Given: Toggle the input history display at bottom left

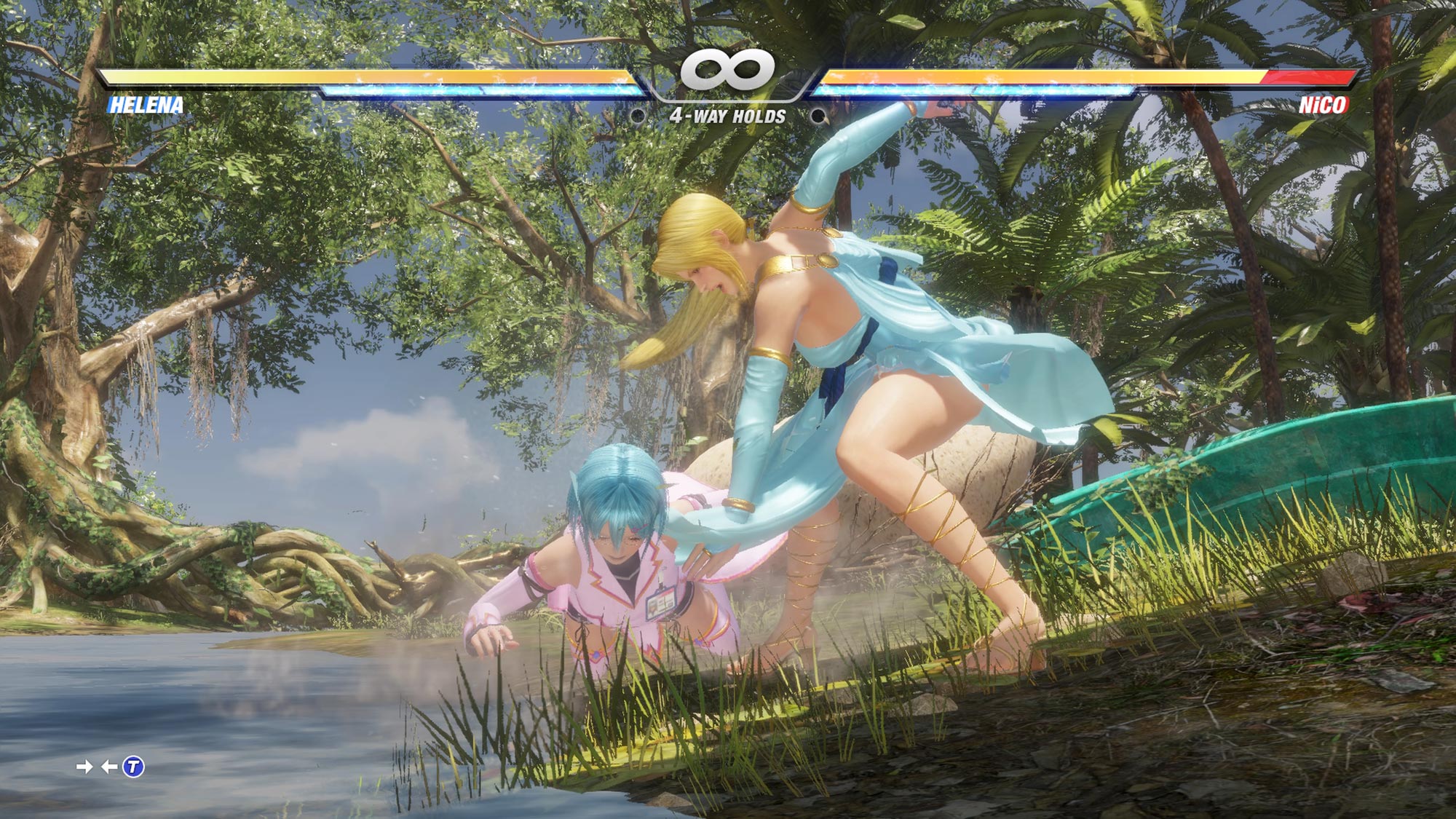Looking at the screenshot, I should [109, 766].
